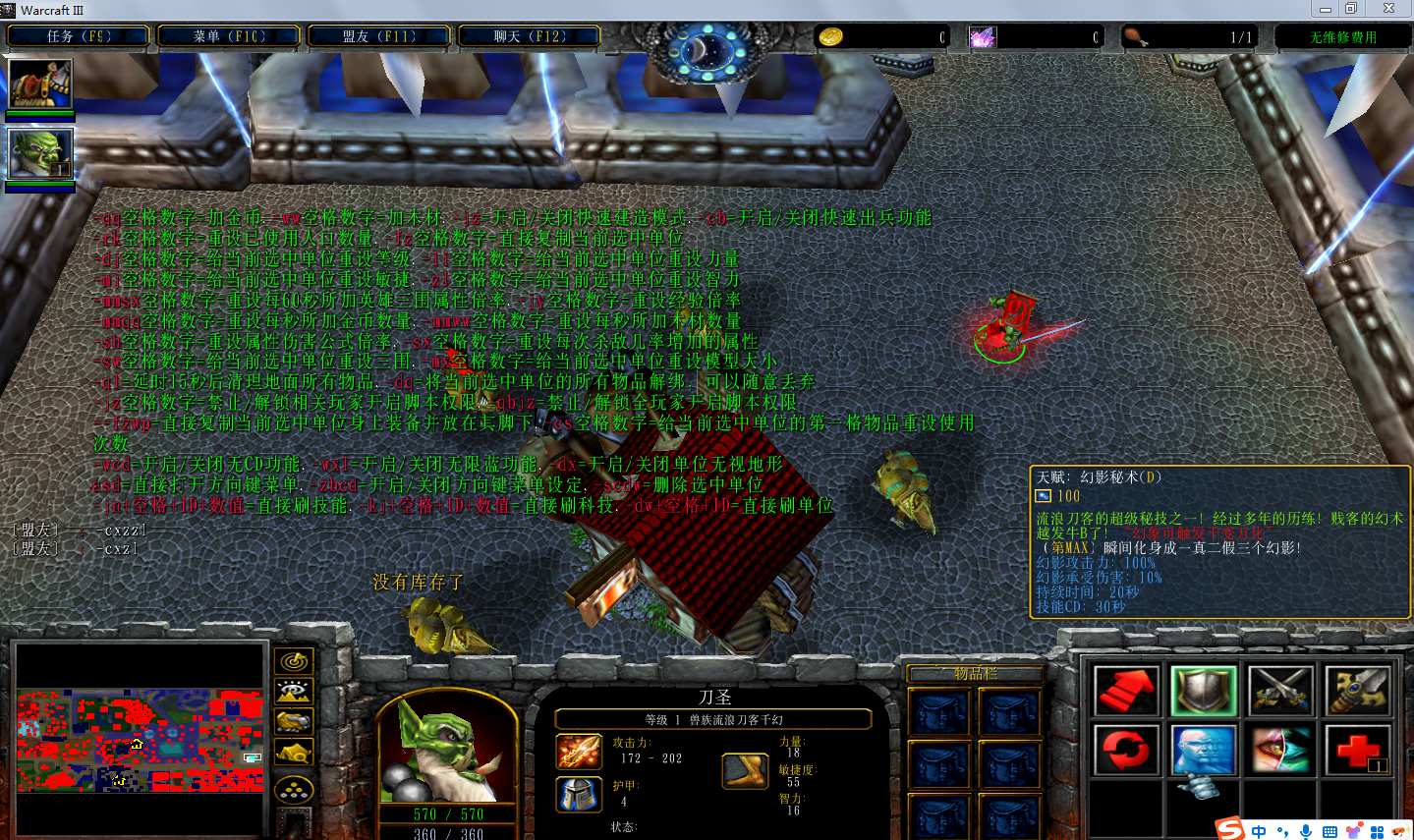Toggle minimap terrain display (eye icon)

pos(294,692)
